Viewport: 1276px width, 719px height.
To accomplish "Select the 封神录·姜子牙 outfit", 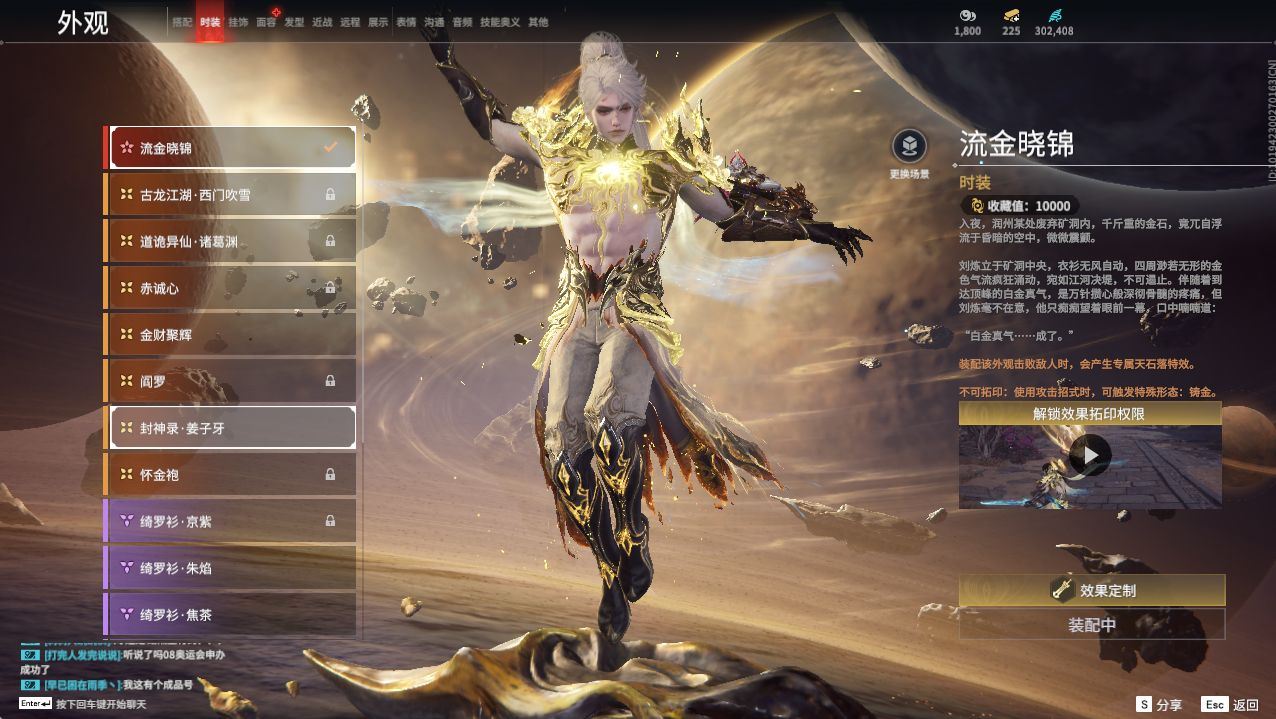I will tap(231, 428).
